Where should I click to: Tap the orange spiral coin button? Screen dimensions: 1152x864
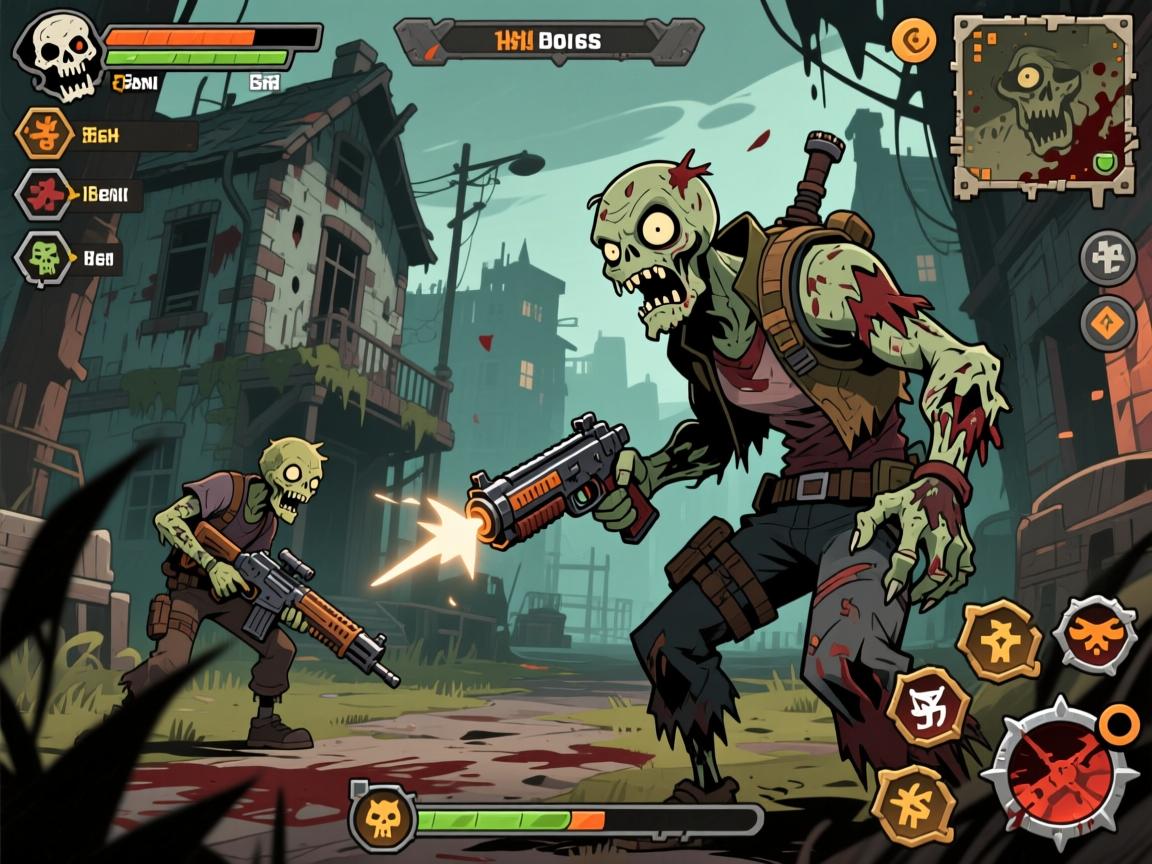(914, 42)
